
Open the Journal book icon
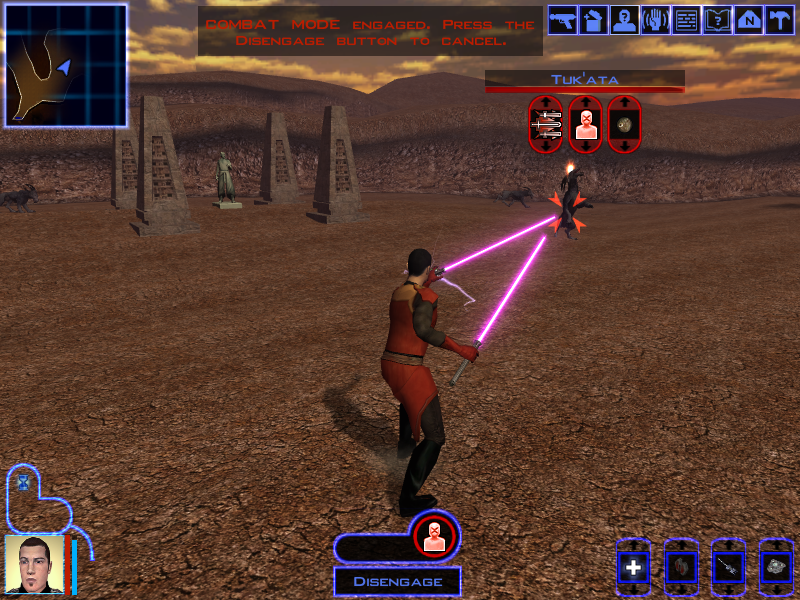click(x=717, y=20)
